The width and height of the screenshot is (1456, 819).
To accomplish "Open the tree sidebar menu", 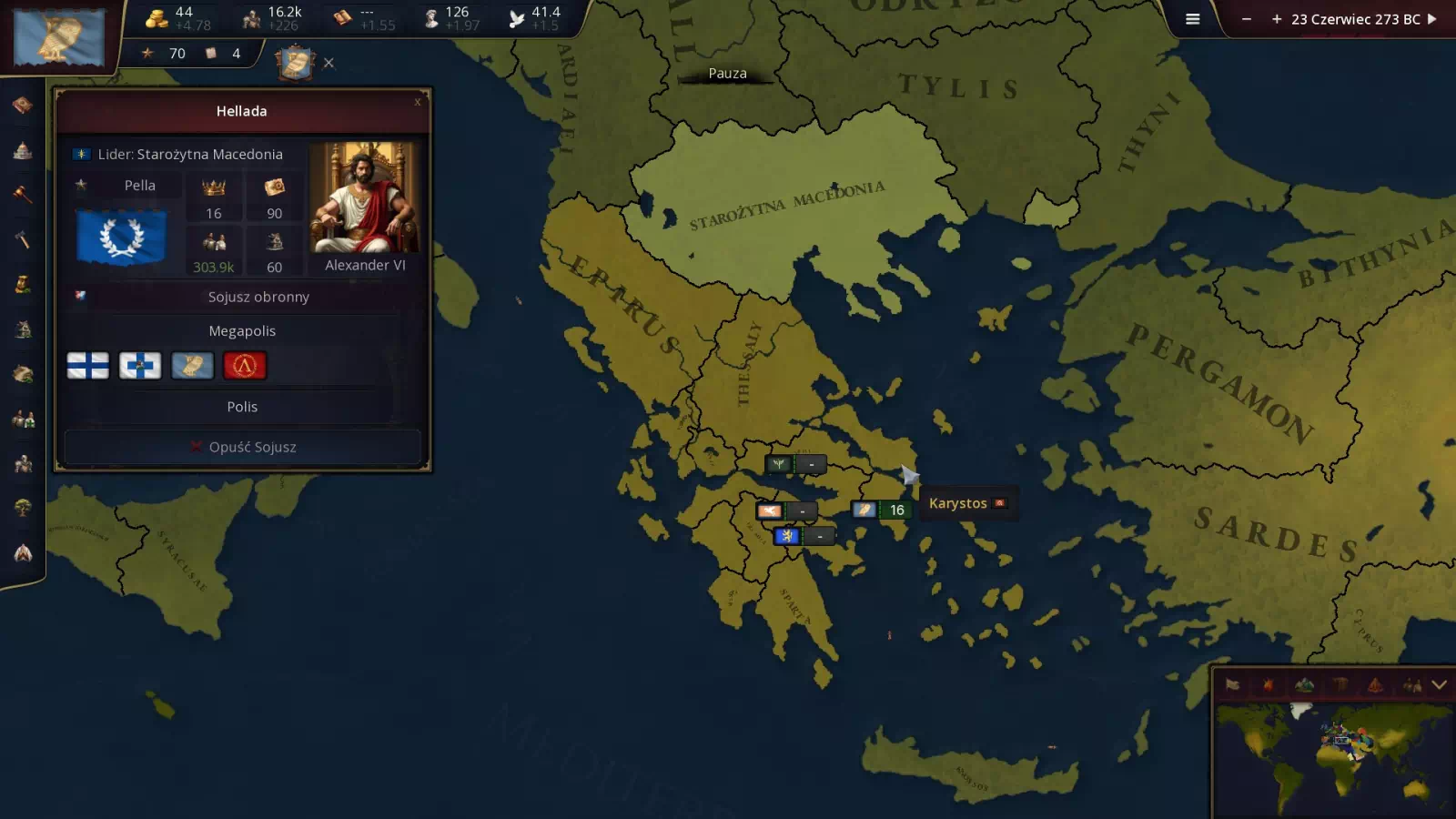I will click(23, 507).
